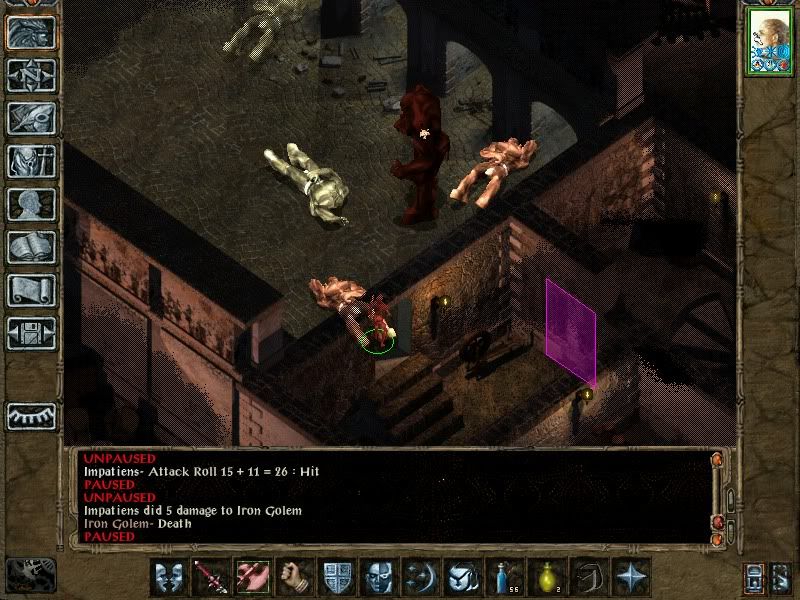Open game options via floppy disk icon

[31, 333]
